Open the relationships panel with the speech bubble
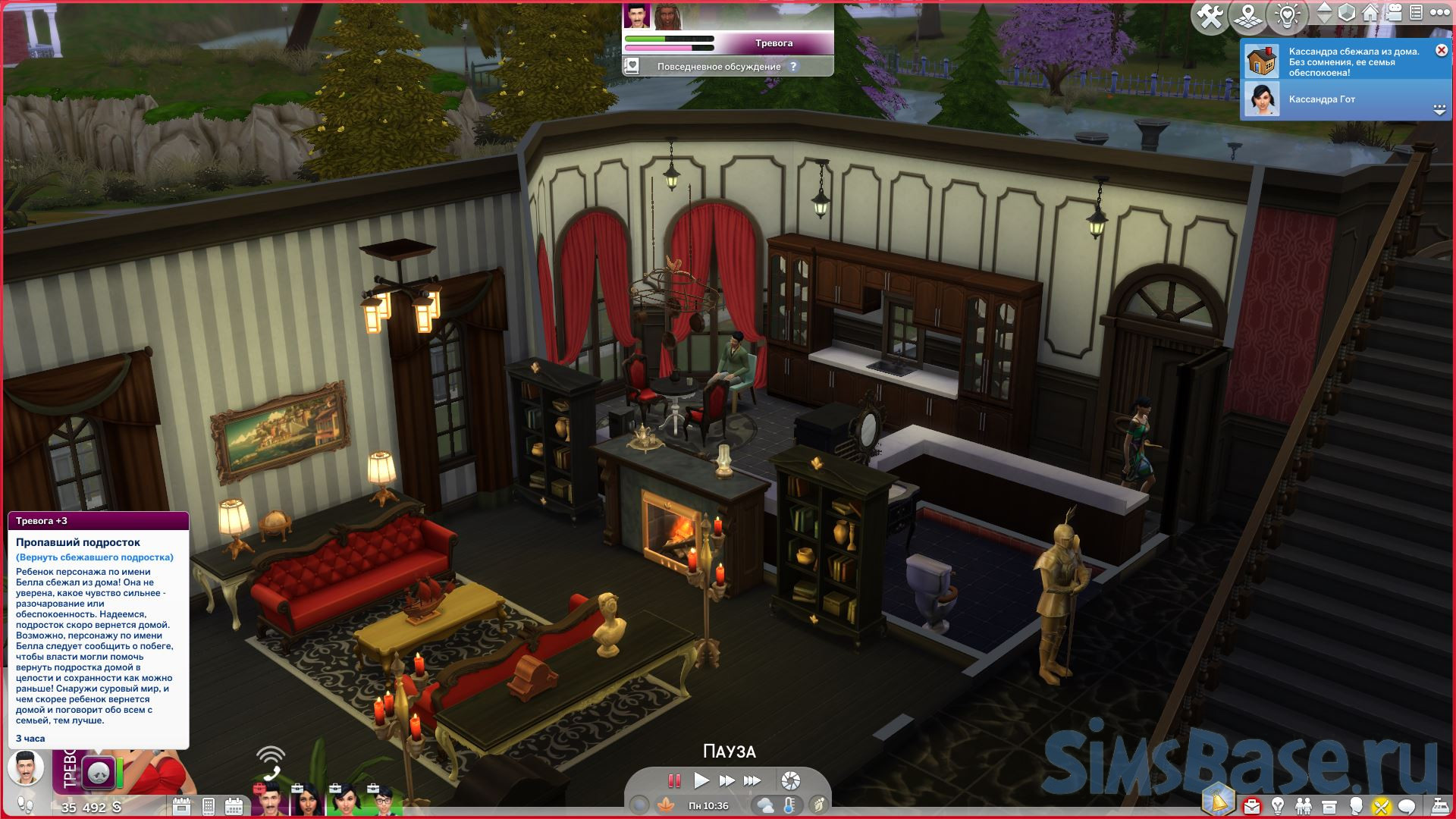1456x819 pixels. [1407, 805]
